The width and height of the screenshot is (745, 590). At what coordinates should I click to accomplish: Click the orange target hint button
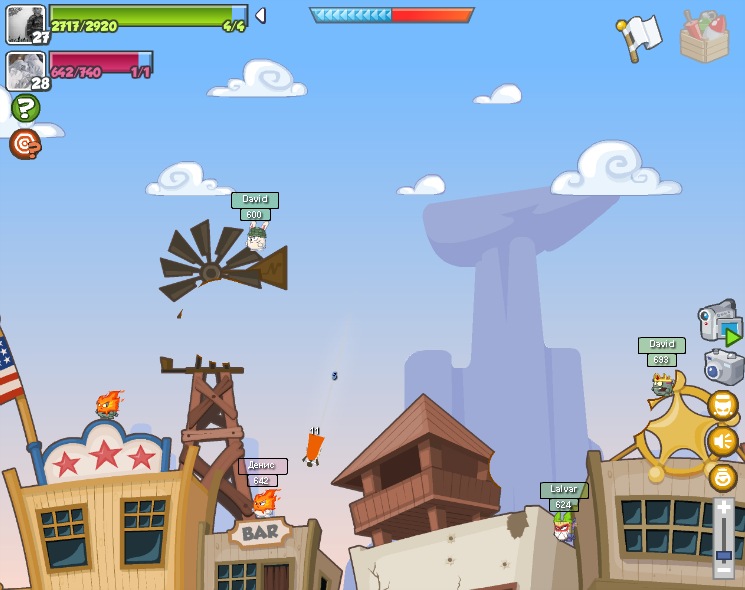[x=25, y=144]
